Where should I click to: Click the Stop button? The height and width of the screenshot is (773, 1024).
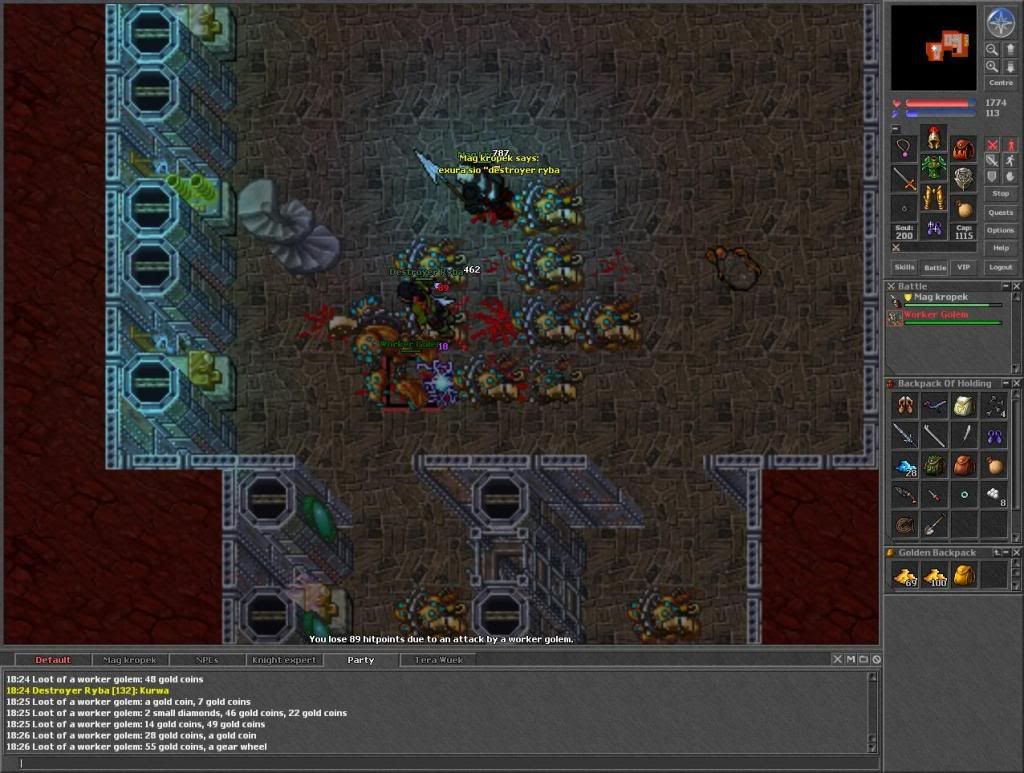1000,193
